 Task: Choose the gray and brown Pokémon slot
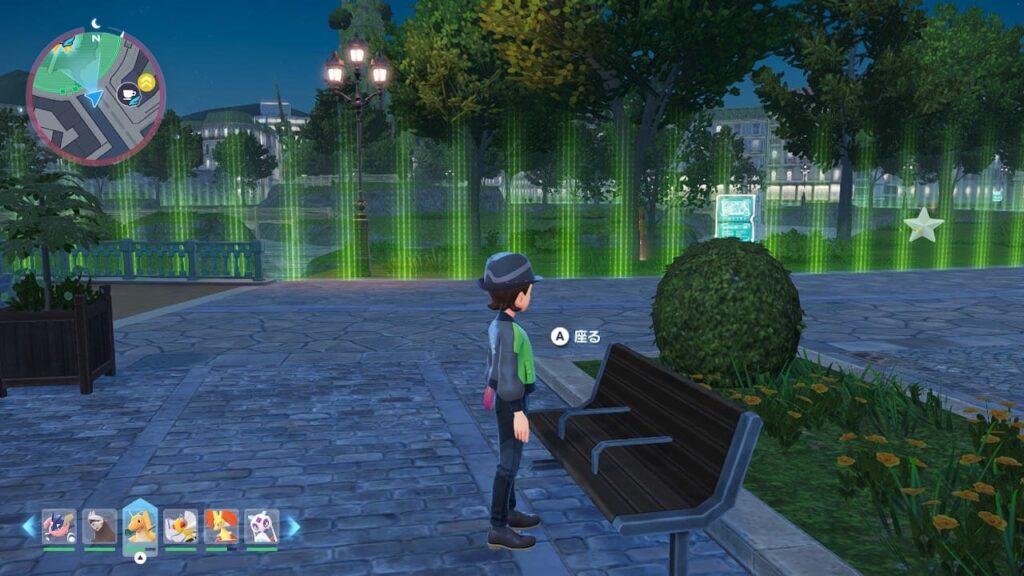(x=99, y=526)
